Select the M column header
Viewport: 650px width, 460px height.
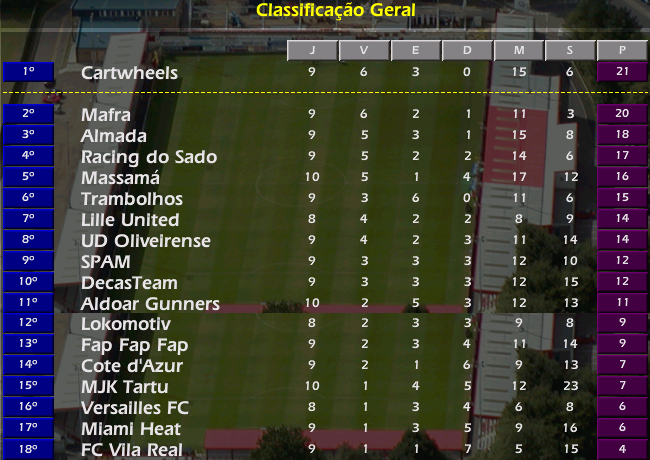(x=519, y=50)
